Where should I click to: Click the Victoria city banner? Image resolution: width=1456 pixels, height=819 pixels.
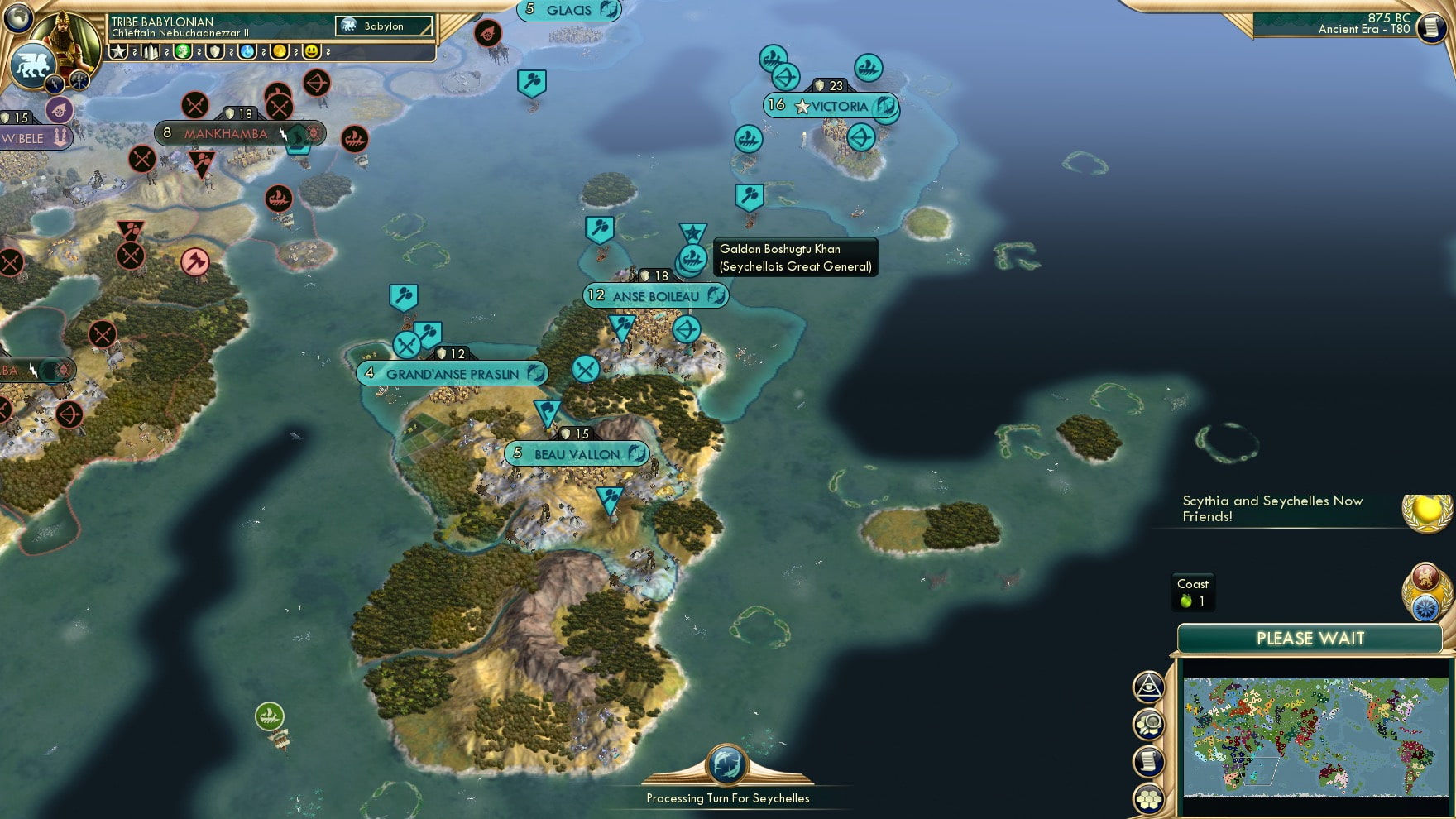(x=828, y=105)
